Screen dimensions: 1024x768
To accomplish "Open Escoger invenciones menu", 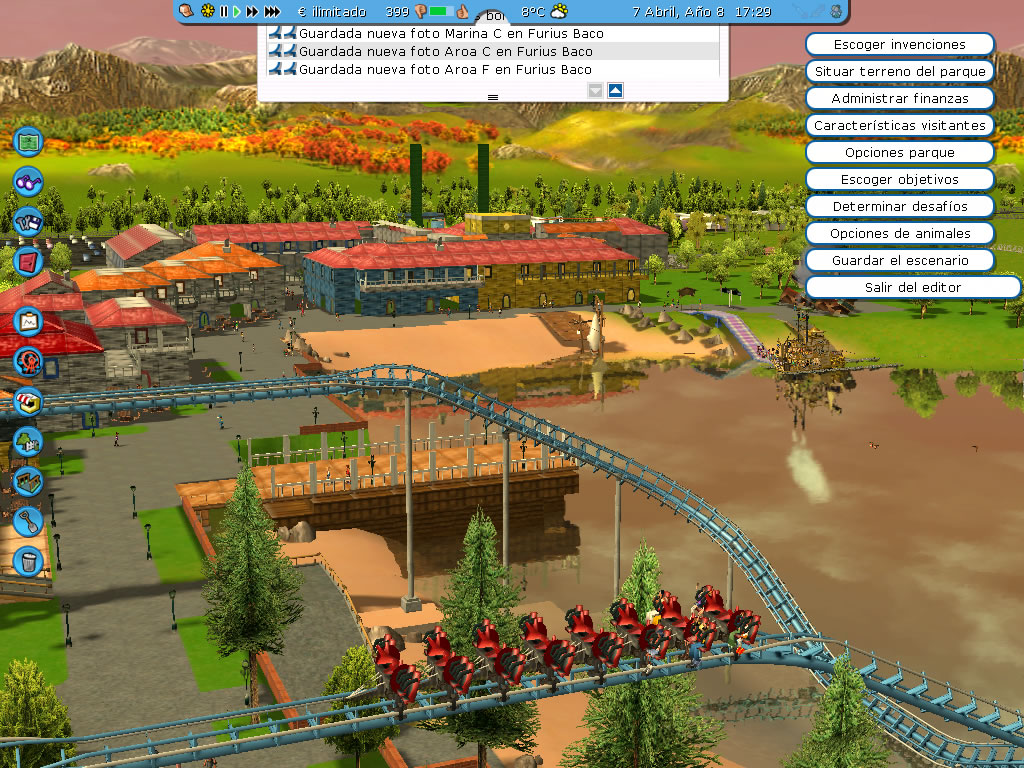I will tap(899, 45).
